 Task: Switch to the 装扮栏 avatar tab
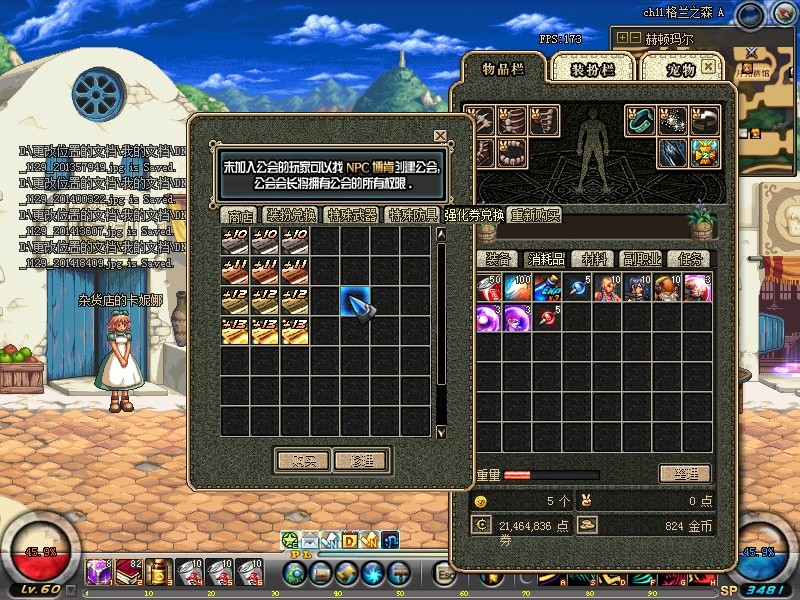591,68
